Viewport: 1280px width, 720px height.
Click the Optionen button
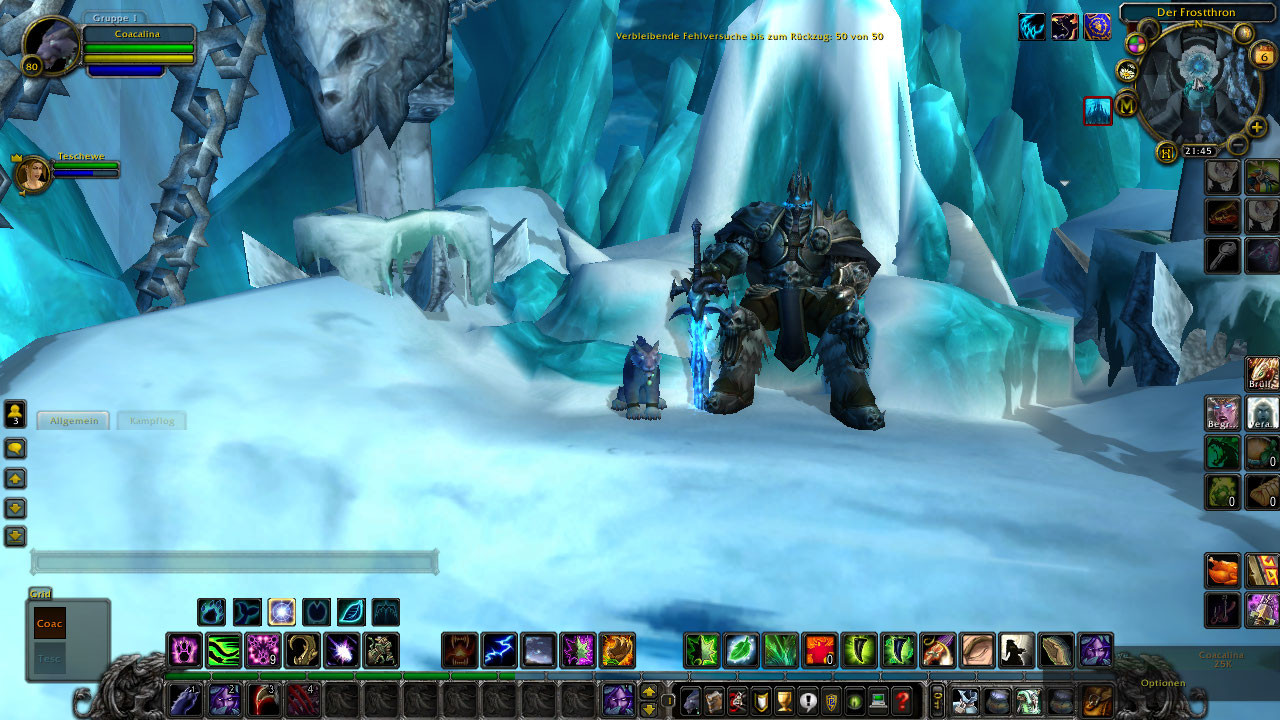(1162, 683)
